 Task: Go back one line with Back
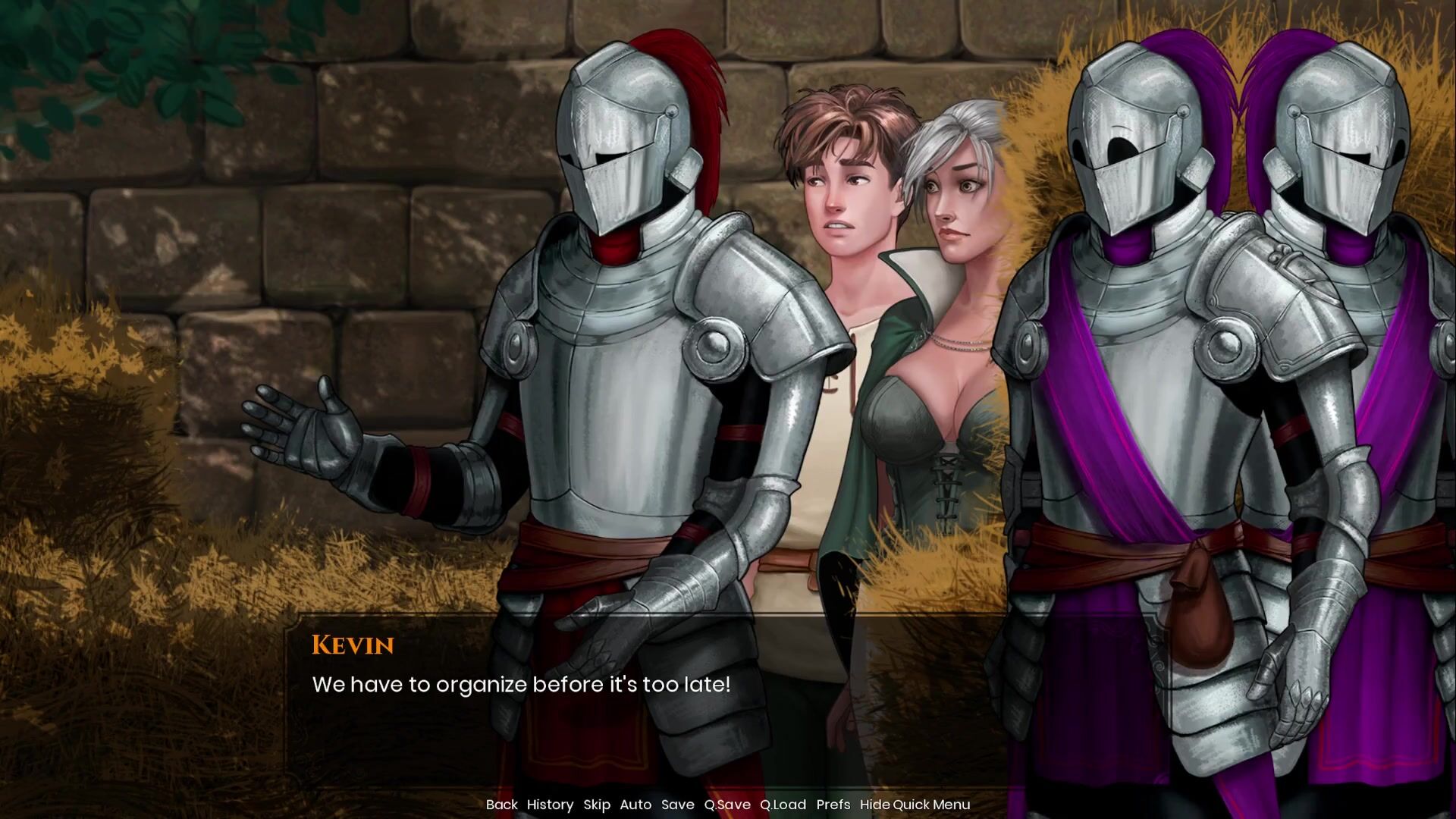click(x=501, y=805)
